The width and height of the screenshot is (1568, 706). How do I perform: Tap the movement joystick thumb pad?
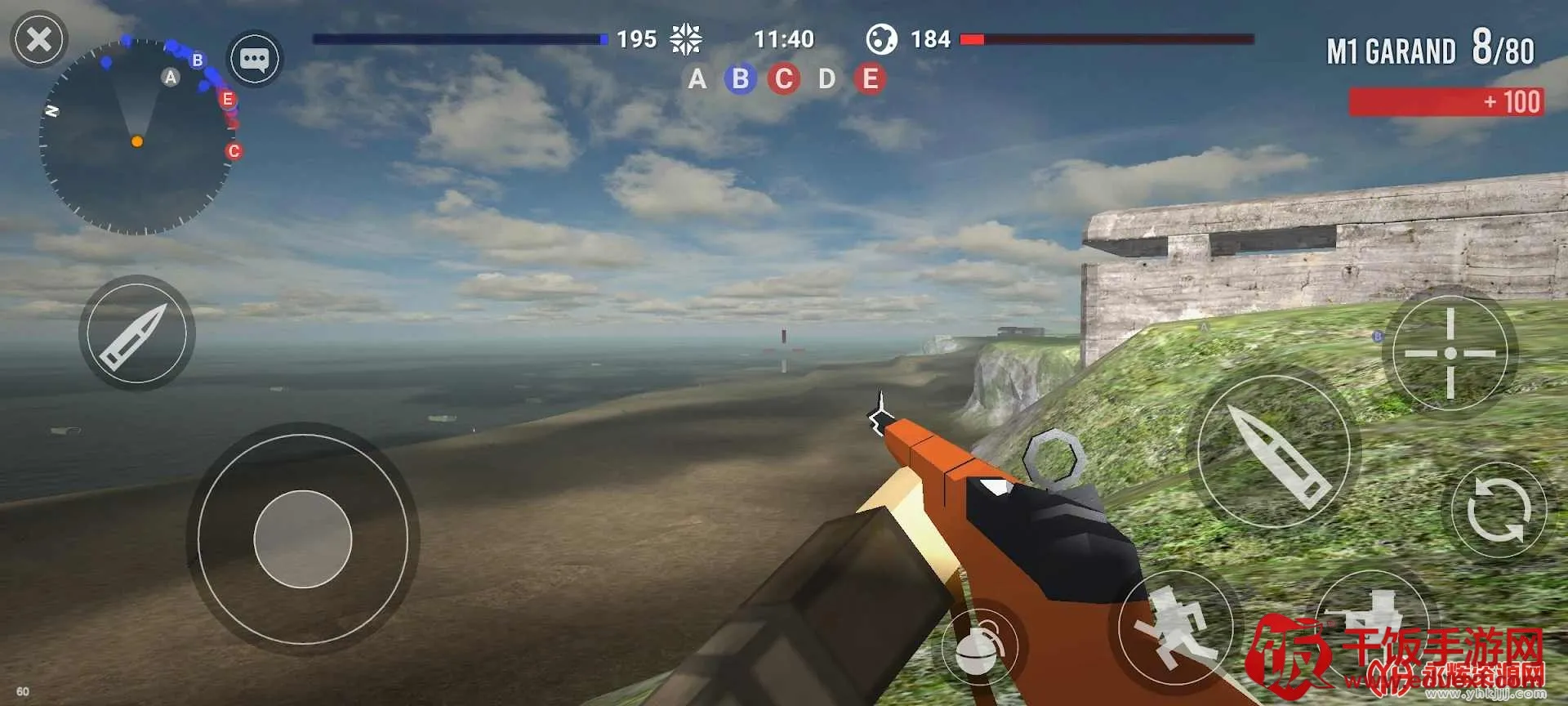[303, 539]
